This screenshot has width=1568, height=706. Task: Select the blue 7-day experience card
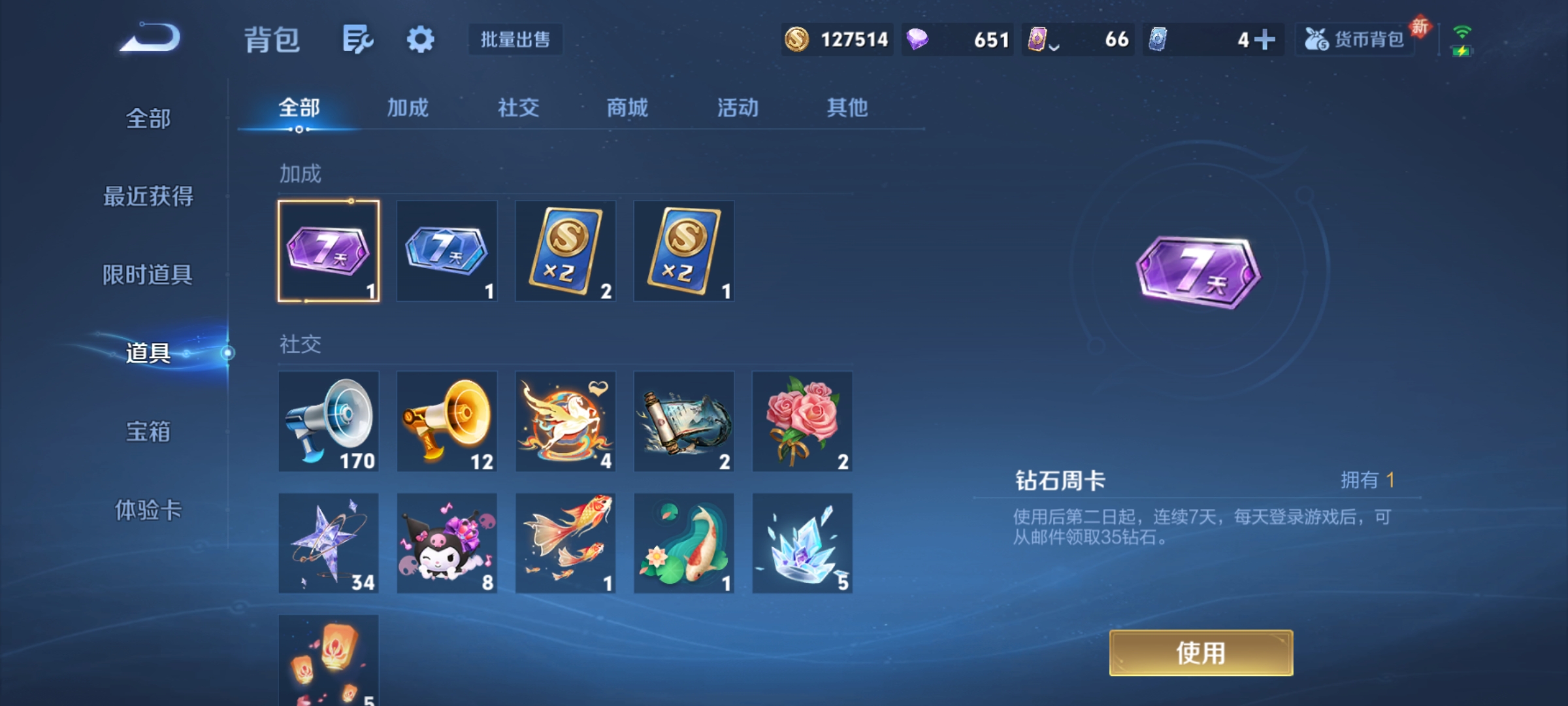pyautogui.click(x=447, y=250)
